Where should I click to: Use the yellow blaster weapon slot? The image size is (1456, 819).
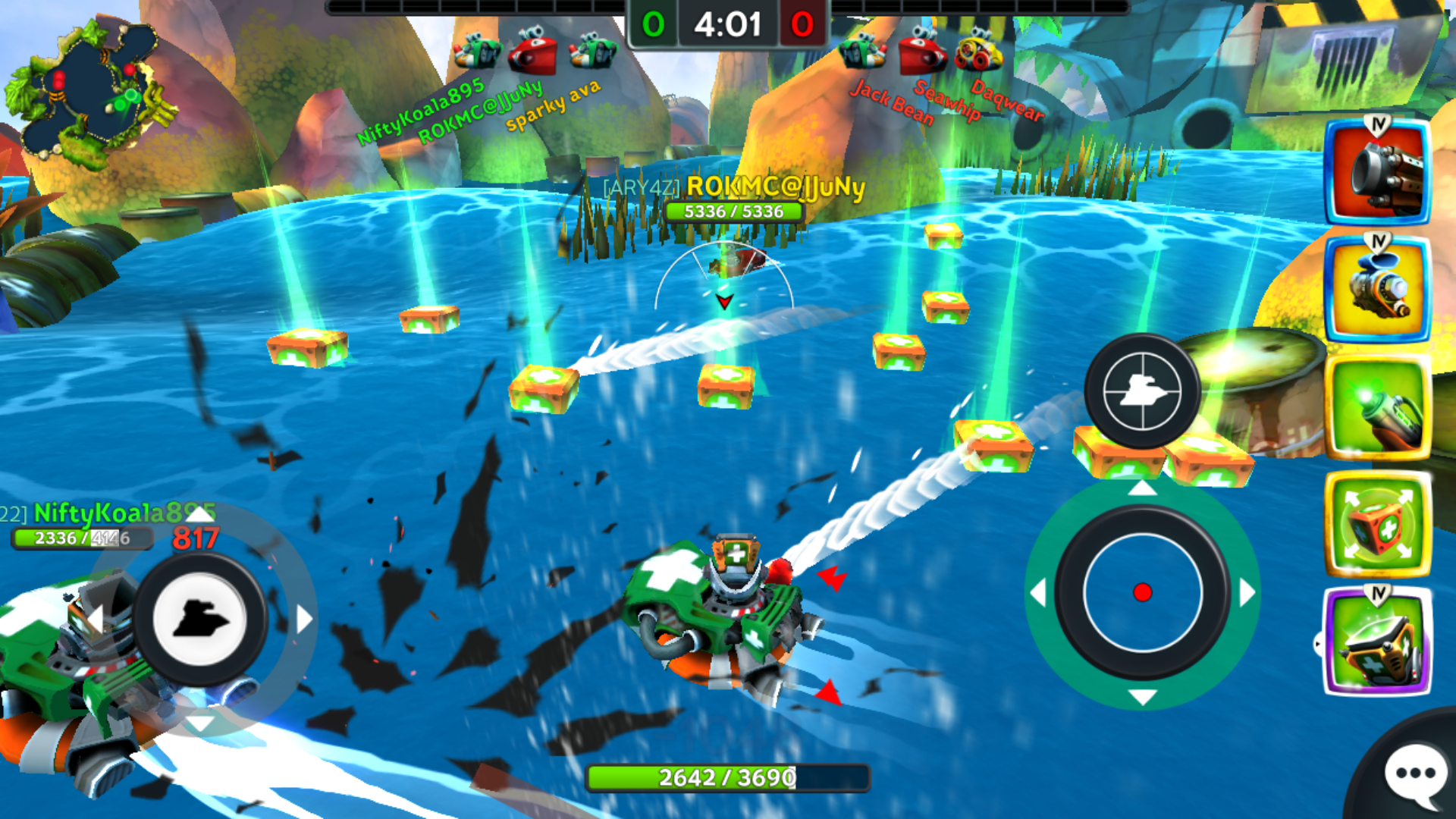pyautogui.click(x=1377, y=290)
